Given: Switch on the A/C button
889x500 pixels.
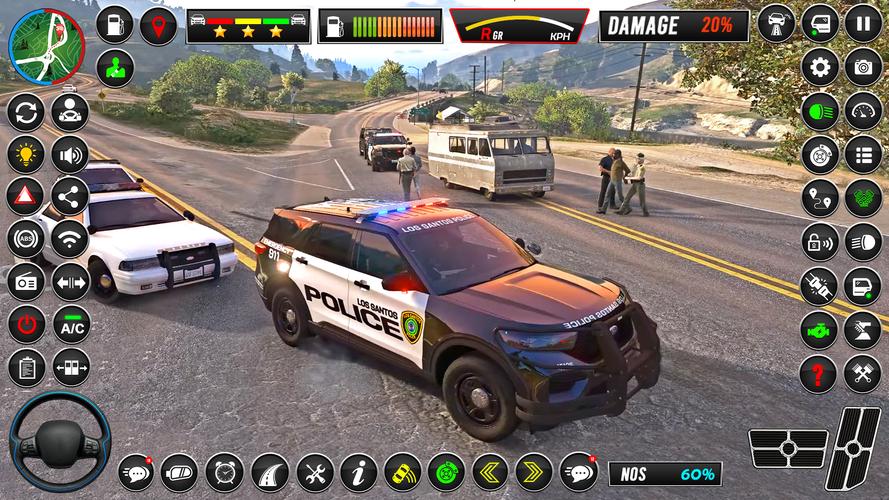Looking at the screenshot, I should click(71, 325).
